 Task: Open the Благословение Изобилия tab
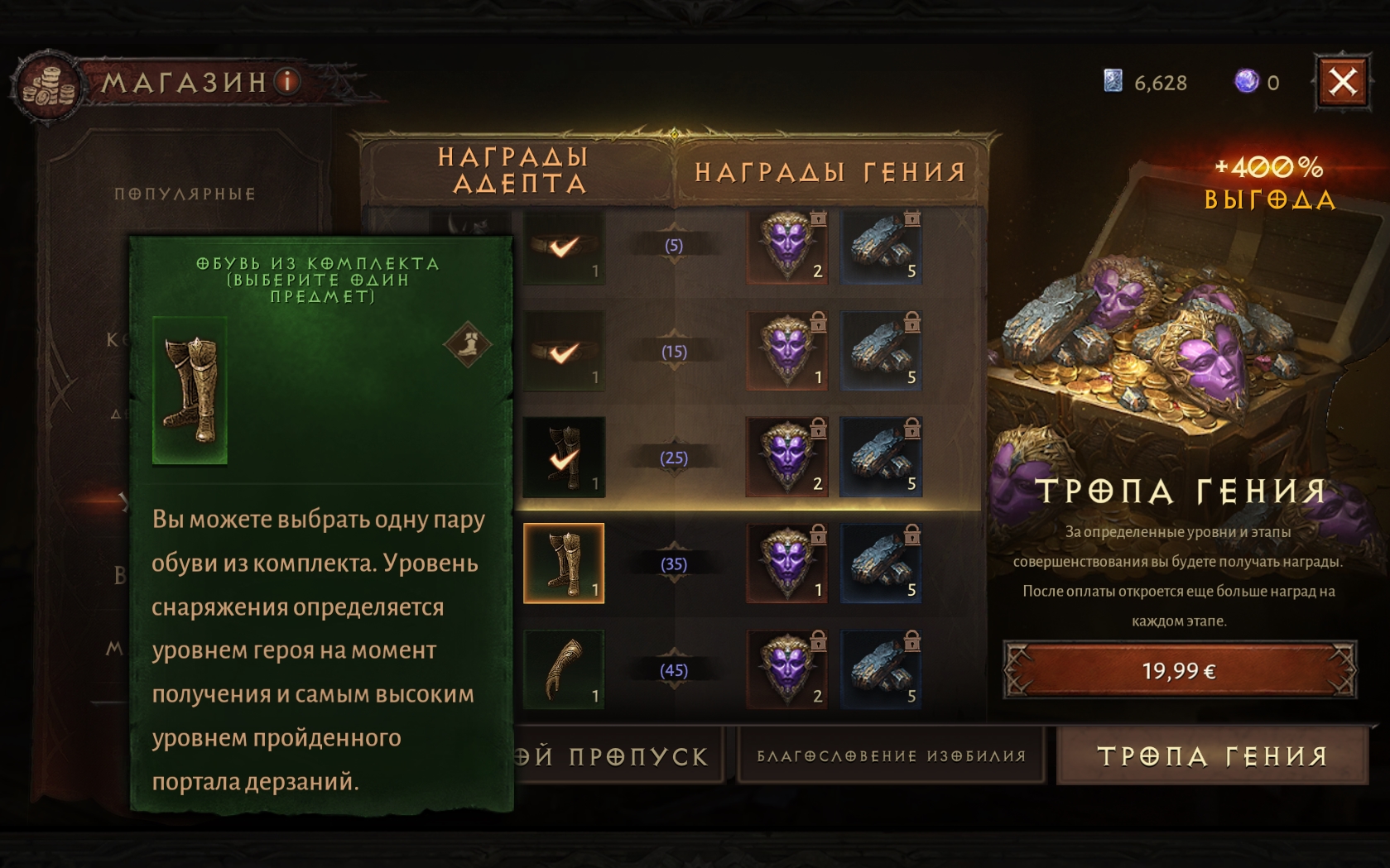pyautogui.click(x=891, y=756)
